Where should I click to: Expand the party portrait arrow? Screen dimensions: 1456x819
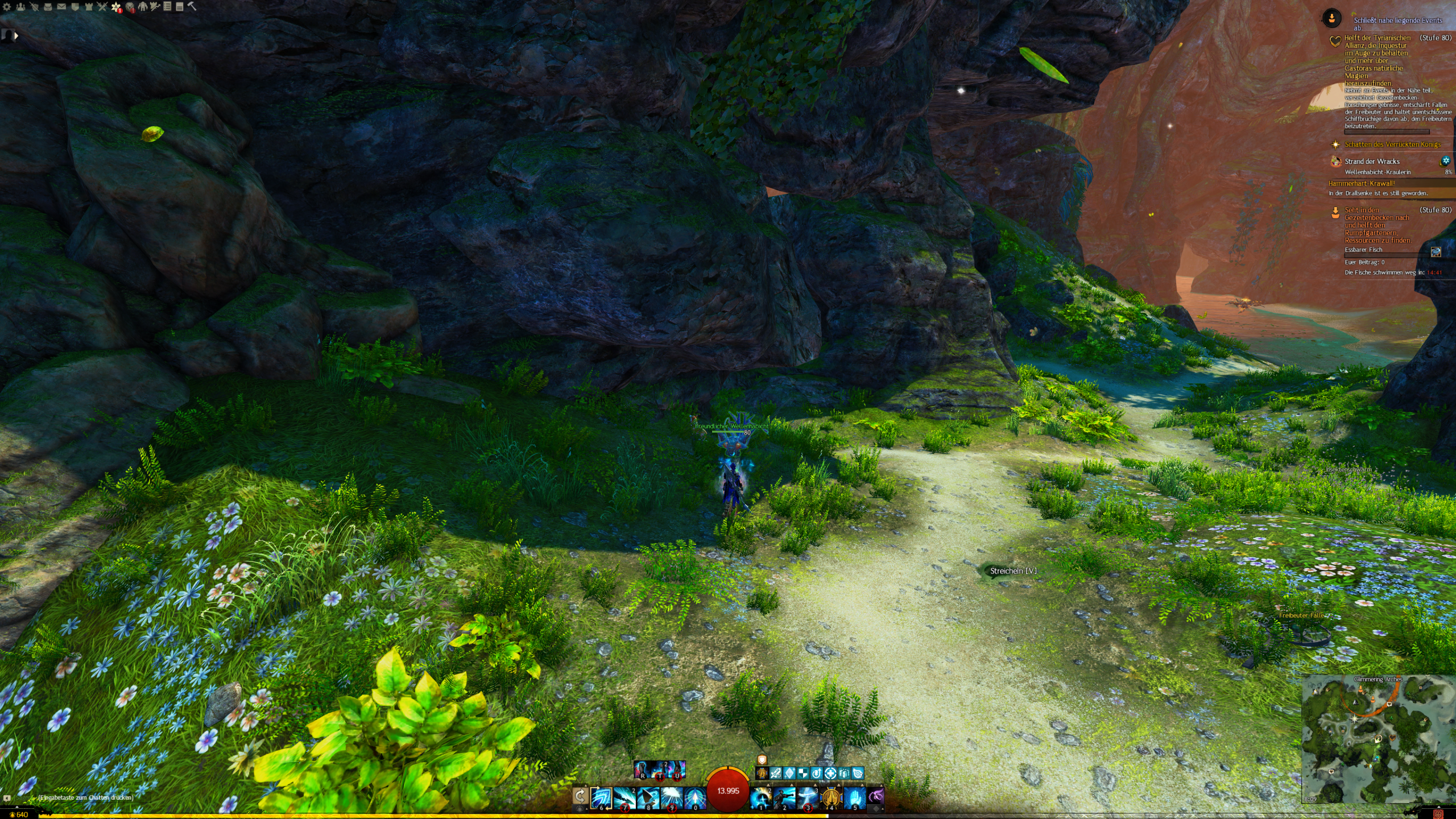(16, 35)
